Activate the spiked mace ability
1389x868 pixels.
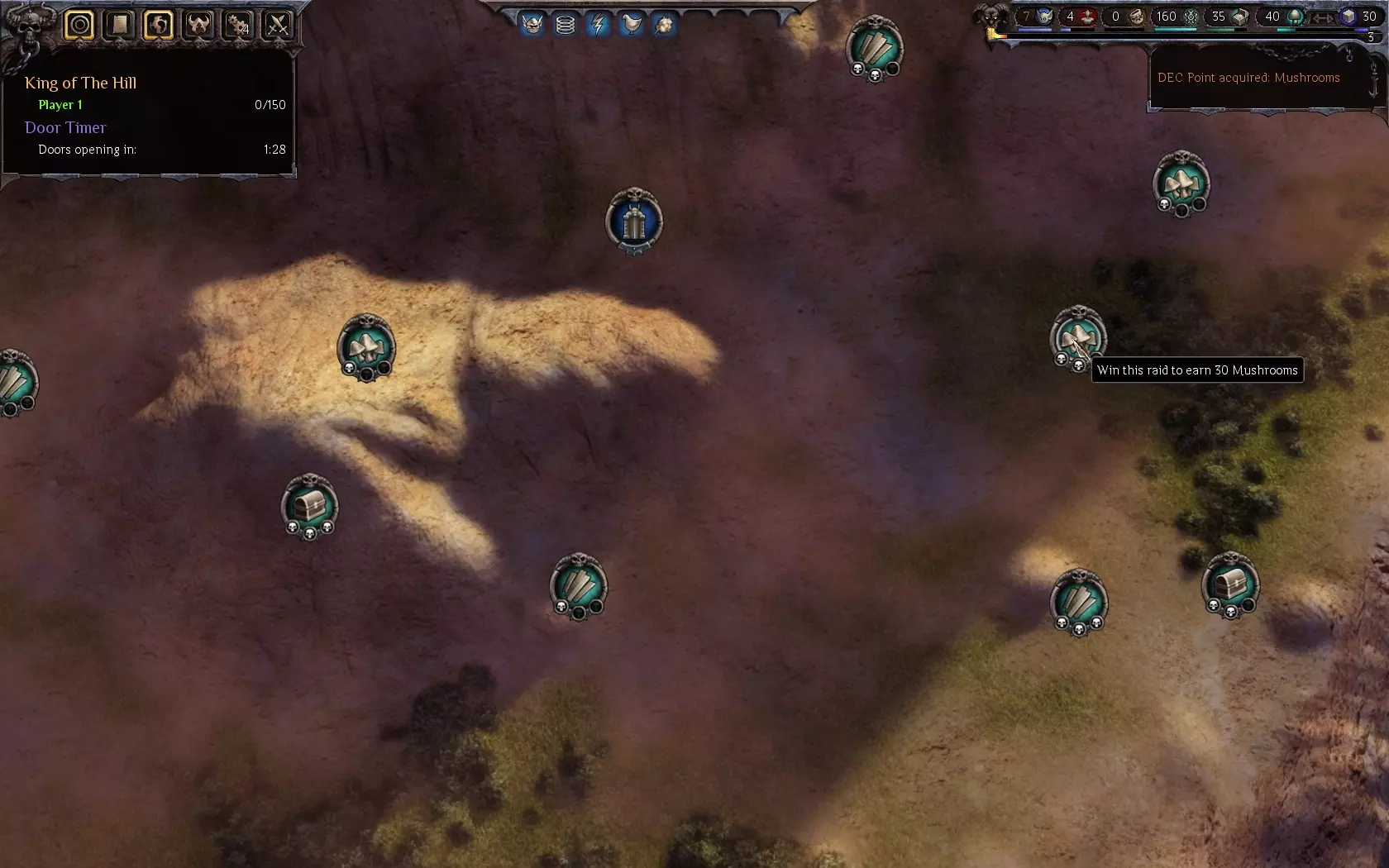(x=664, y=25)
